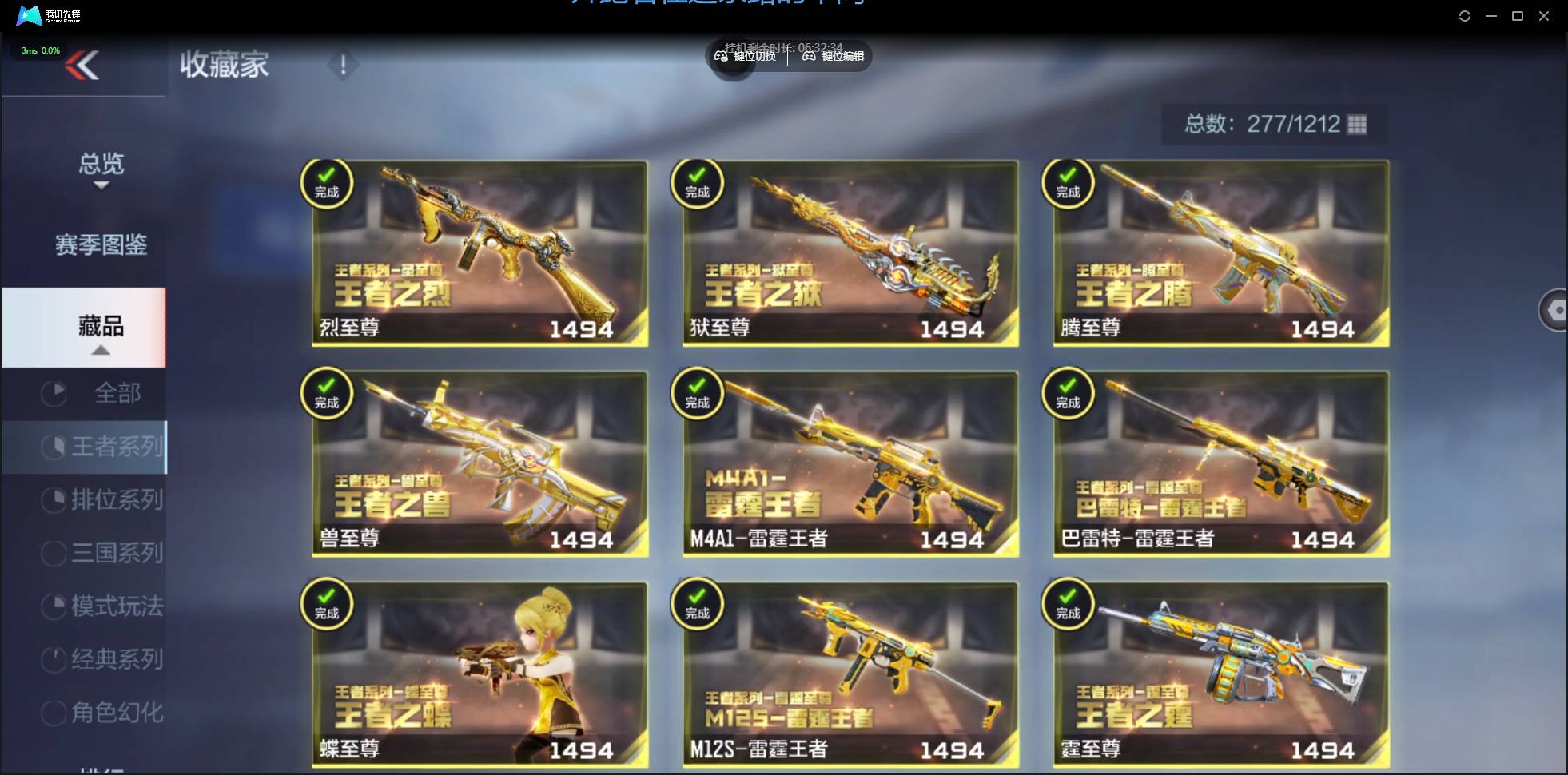Screen dimensions: 1568x775
Task: Click the 3ms 0.0% latency indicator
Action: (38, 50)
